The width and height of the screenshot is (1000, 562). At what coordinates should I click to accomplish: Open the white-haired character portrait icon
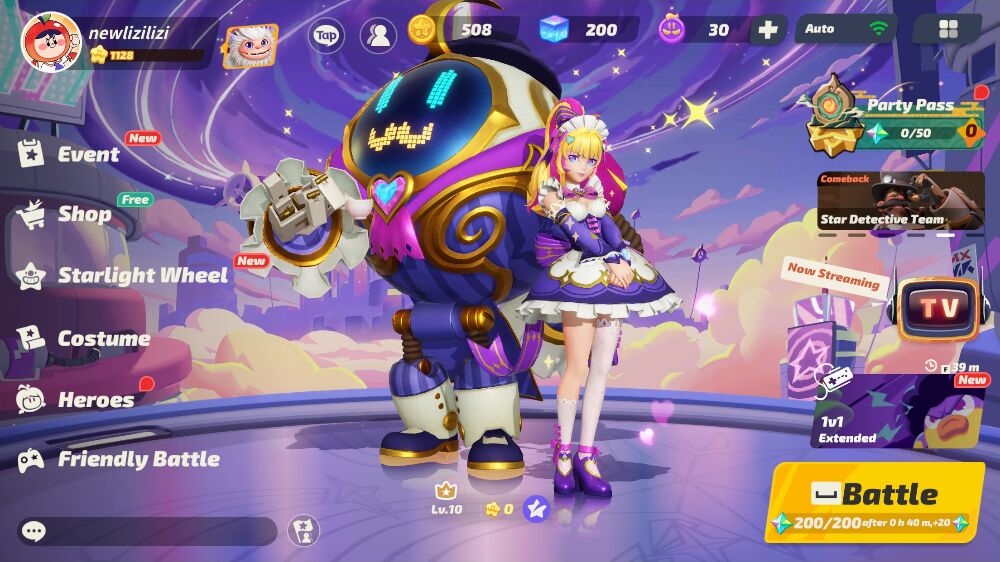(x=250, y=45)
